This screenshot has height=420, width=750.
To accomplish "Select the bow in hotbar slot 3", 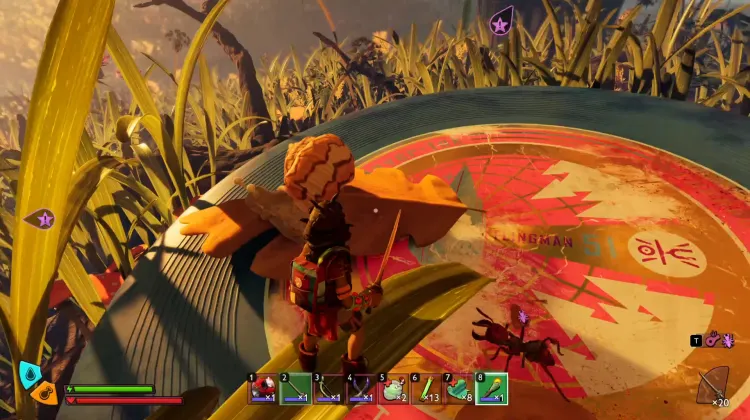I will pos(328,388).
